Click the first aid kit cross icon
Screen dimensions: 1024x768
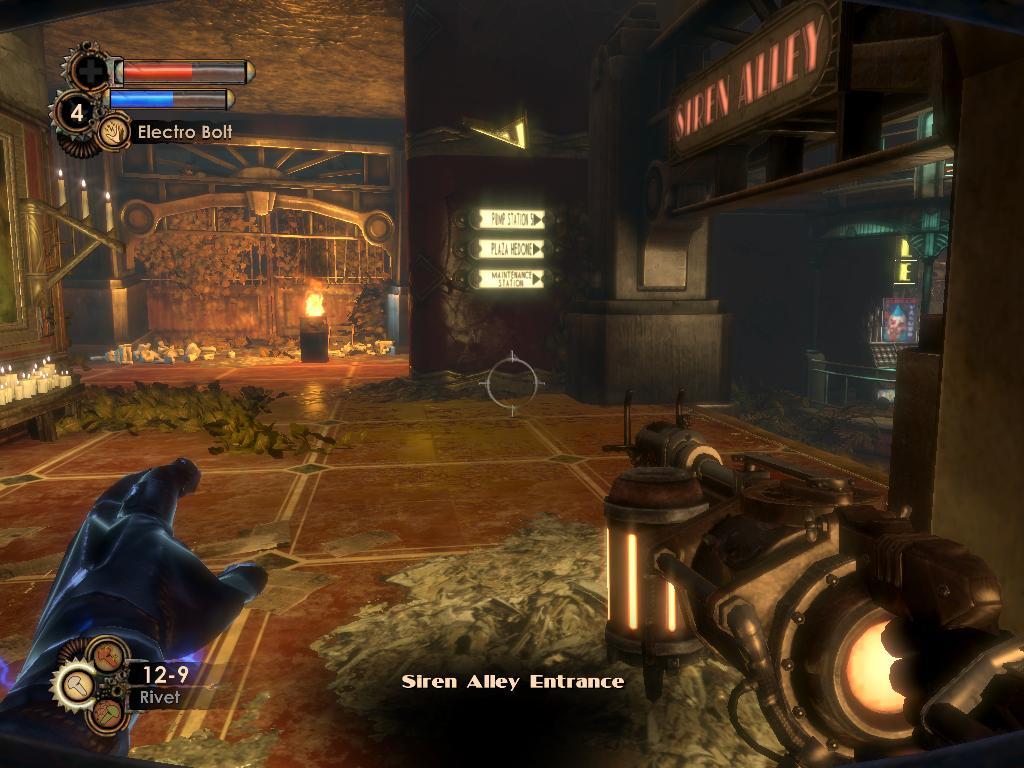(90, 71)
